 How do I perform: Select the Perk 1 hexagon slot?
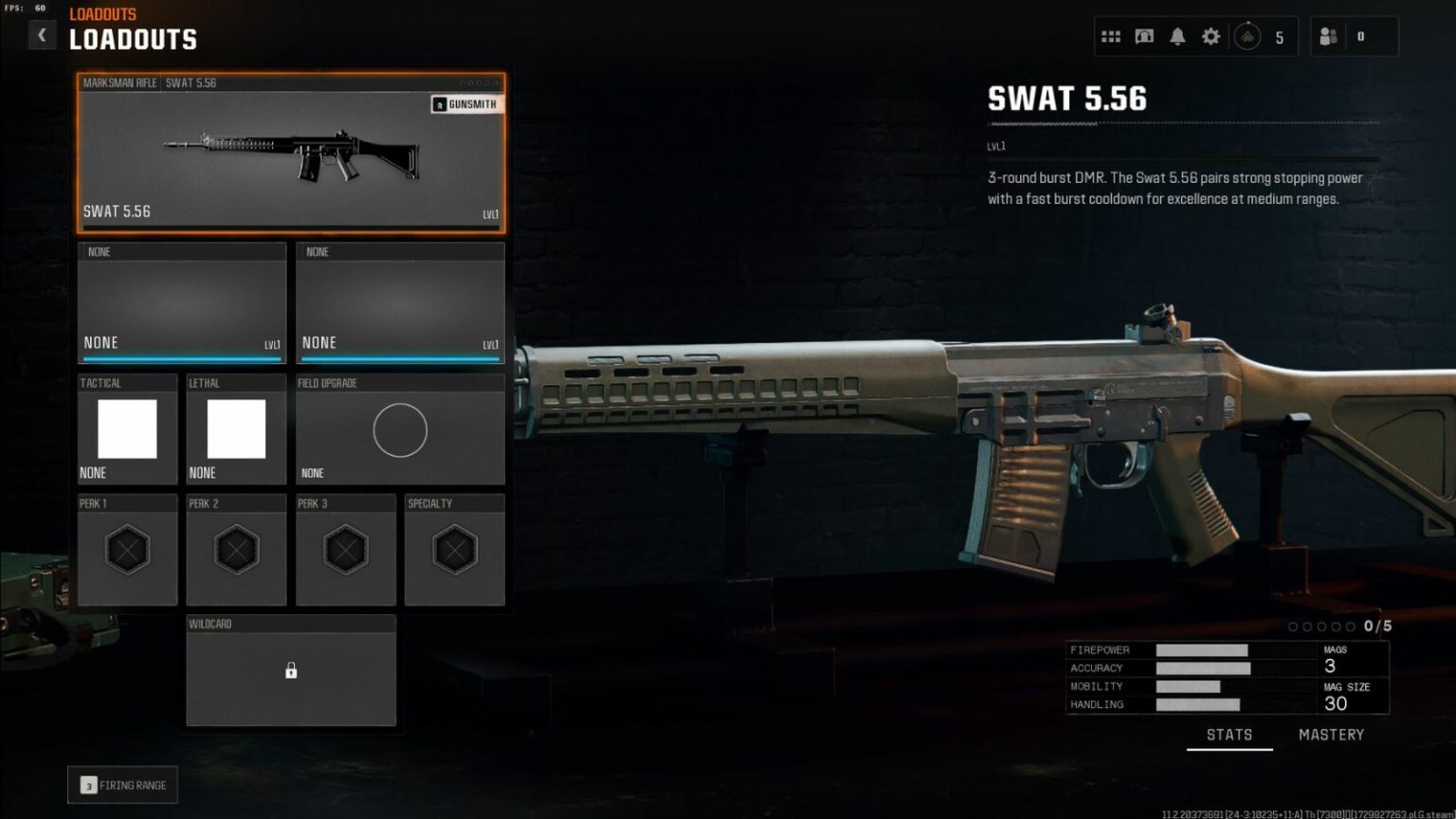coord(127,550)
